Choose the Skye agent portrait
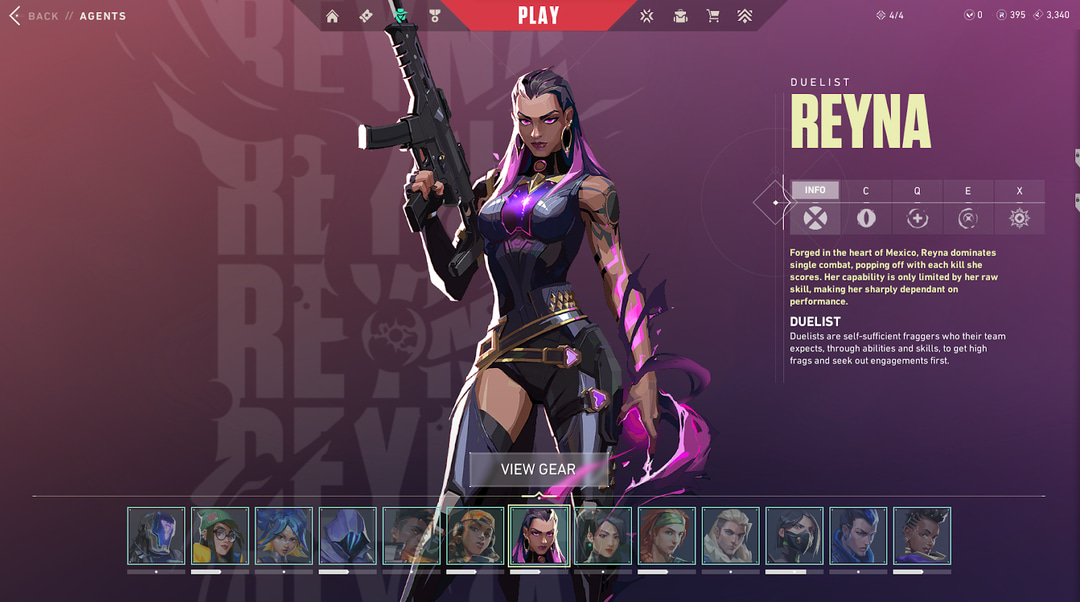Viewport: 1080px width, 602px height. pos(667,536)
